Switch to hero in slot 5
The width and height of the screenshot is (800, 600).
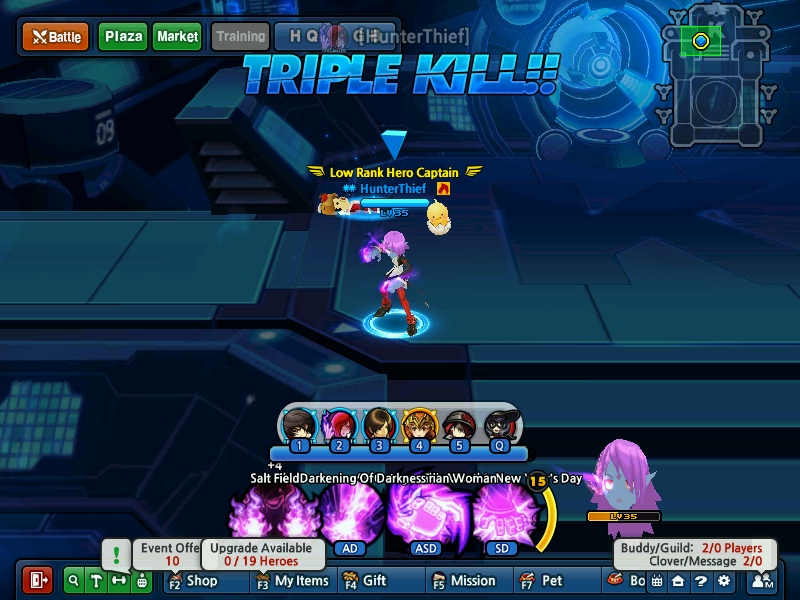click(x=458, y=426)
